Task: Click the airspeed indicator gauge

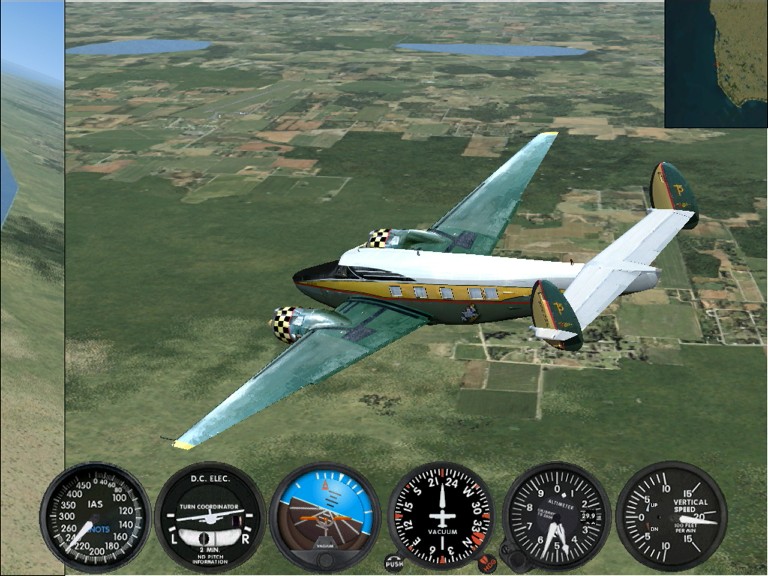Action: point(95,516)
